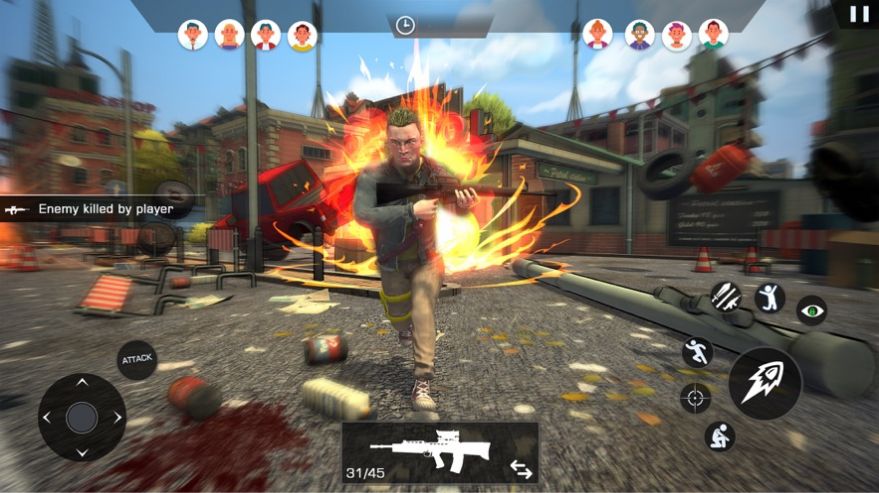Activate sprint with the running figure icon
879x493 pixels.
click(697, 351)
